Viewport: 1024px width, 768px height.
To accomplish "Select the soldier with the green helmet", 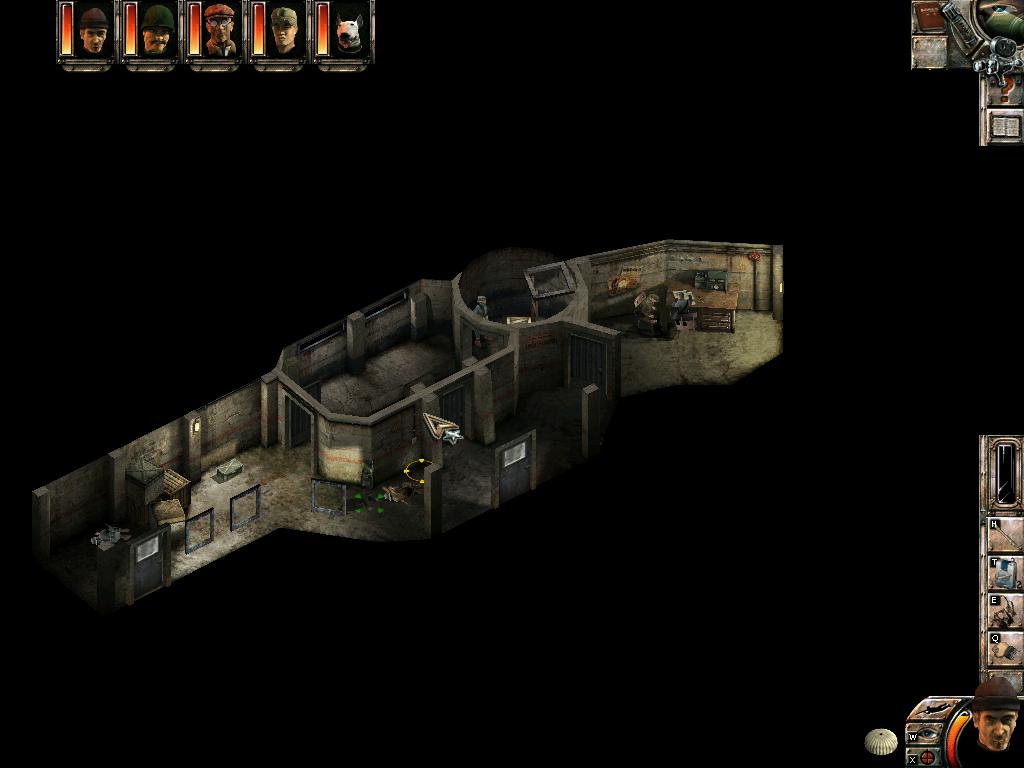I will [x=157, y=31].
